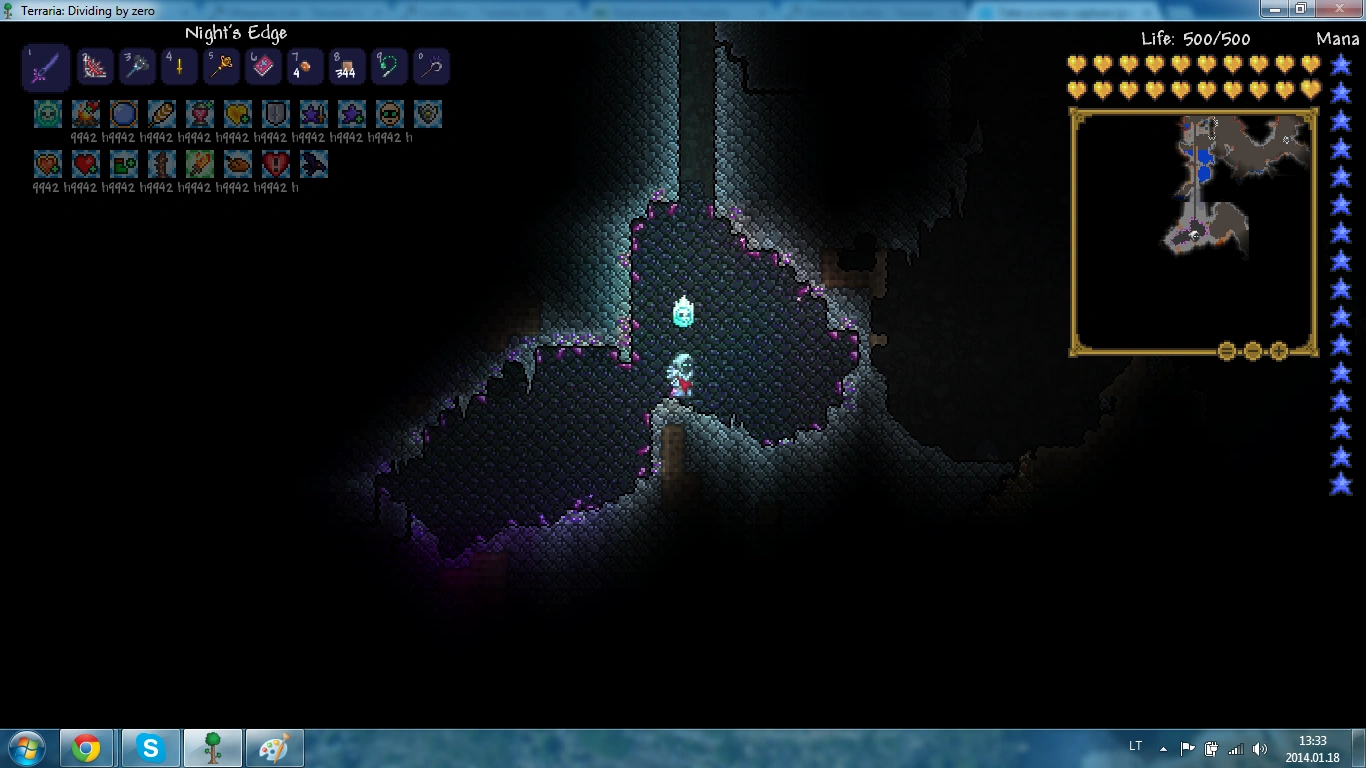This screenshot has width=1366, height=768.
Task: Dismiss the campfire warmth buff
Action: (x=86, y=113)
